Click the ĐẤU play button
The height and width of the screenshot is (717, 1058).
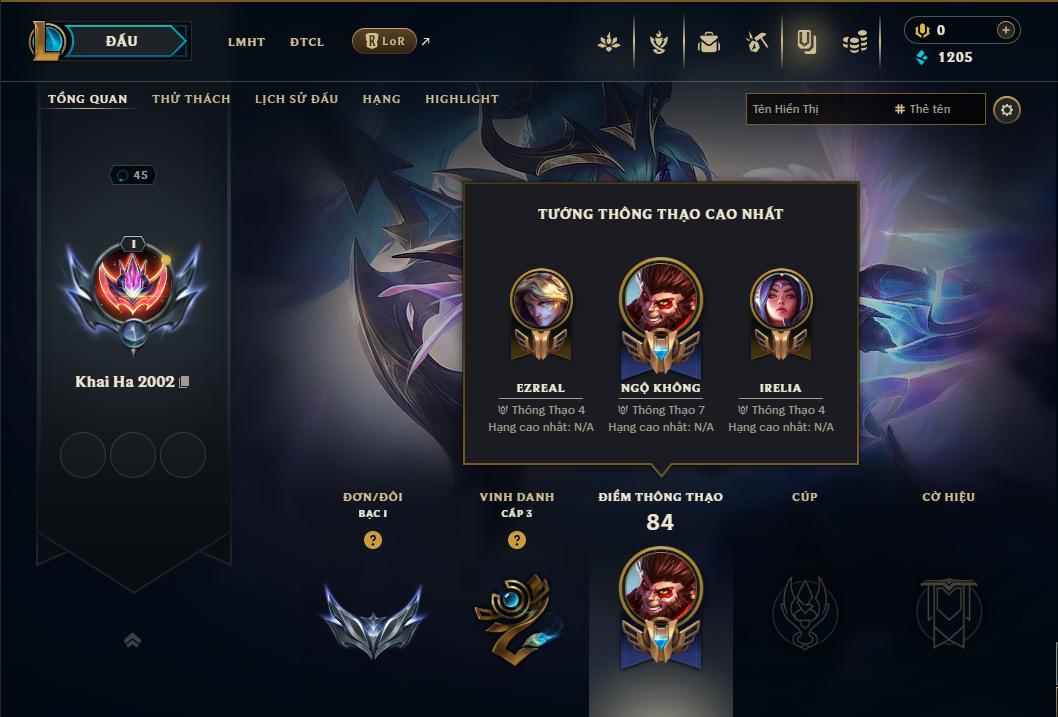[x=121, y=41]
